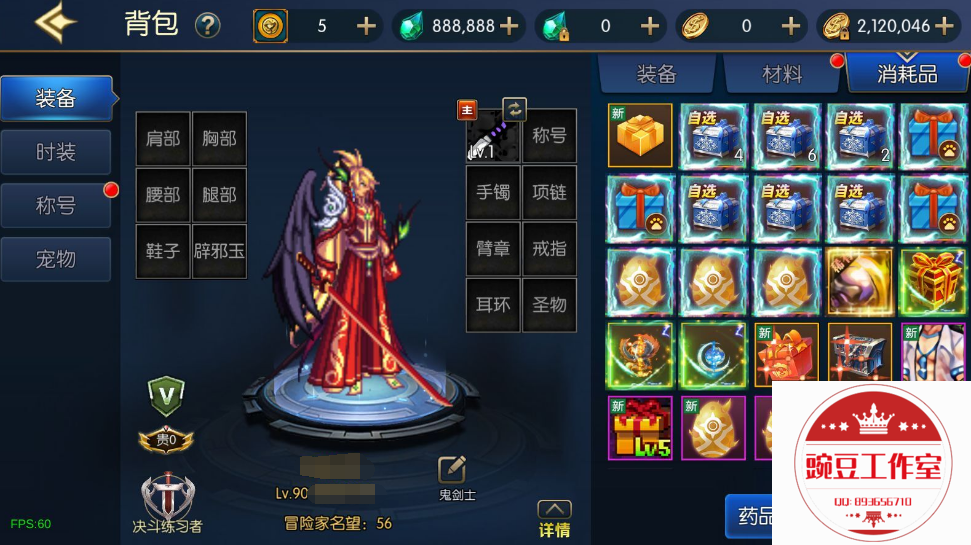Open the backpack help question mark
Image resolution: width=971 pixels, height=545 pixels.
pos(207,25)
